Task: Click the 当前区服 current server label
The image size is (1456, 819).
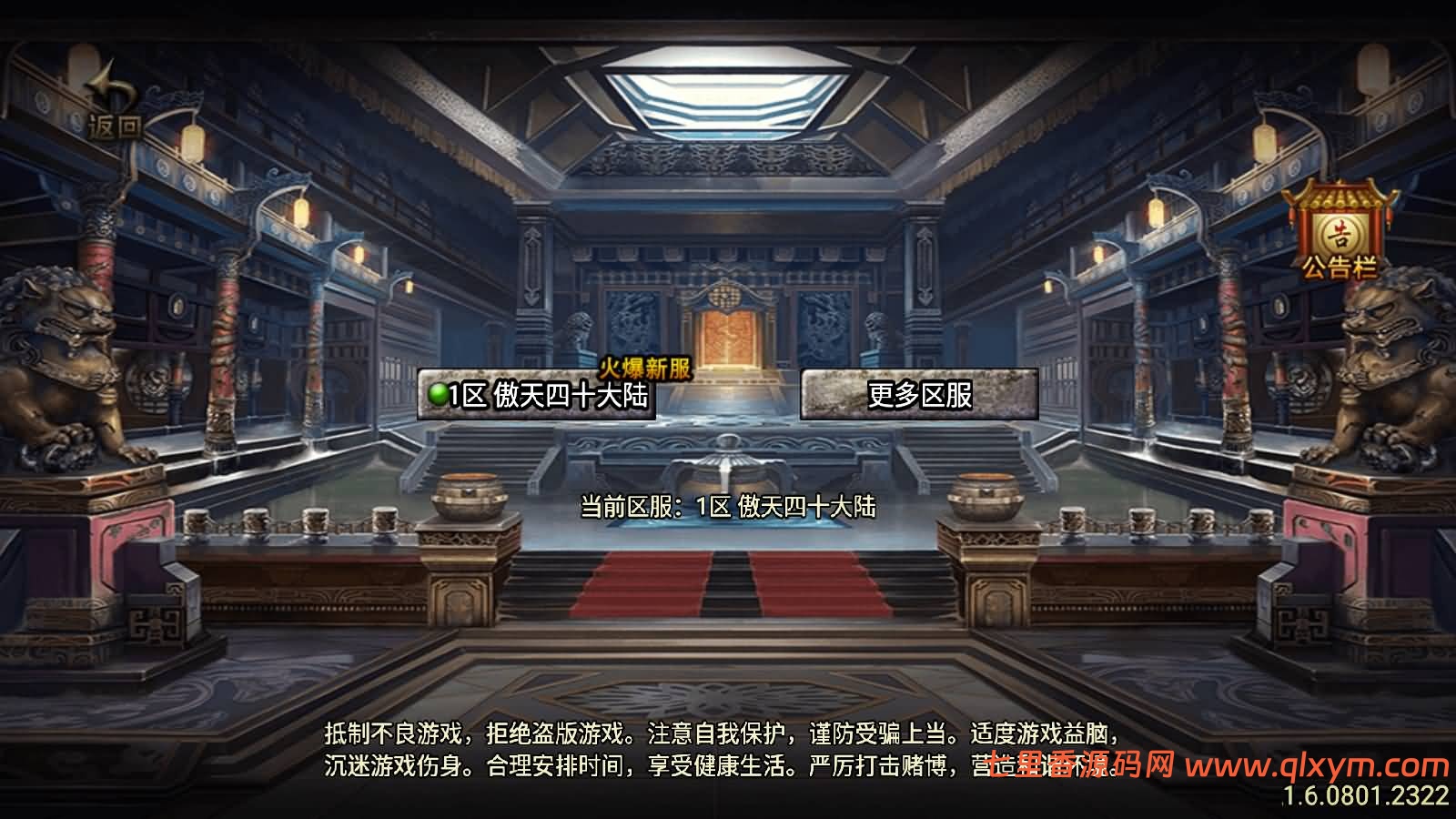Action: (628, 507)
